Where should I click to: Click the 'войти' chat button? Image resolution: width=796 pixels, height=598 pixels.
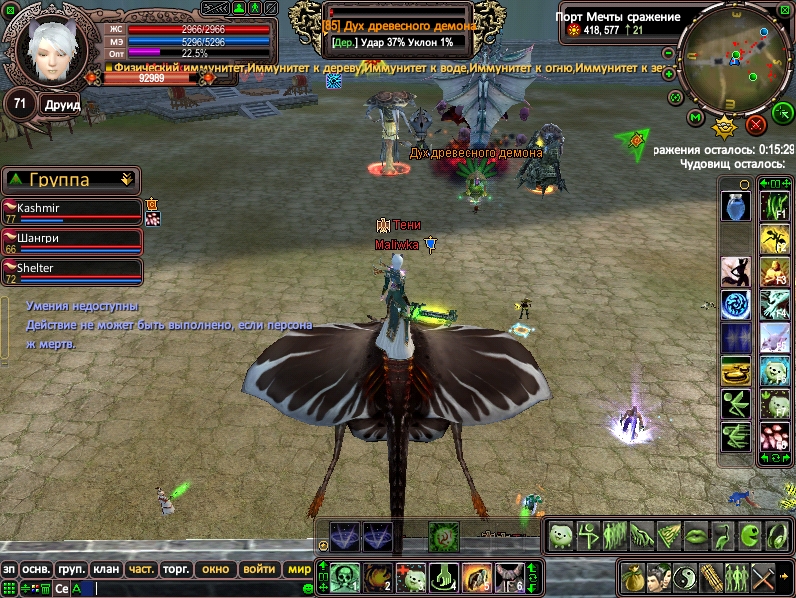point(259,569)
